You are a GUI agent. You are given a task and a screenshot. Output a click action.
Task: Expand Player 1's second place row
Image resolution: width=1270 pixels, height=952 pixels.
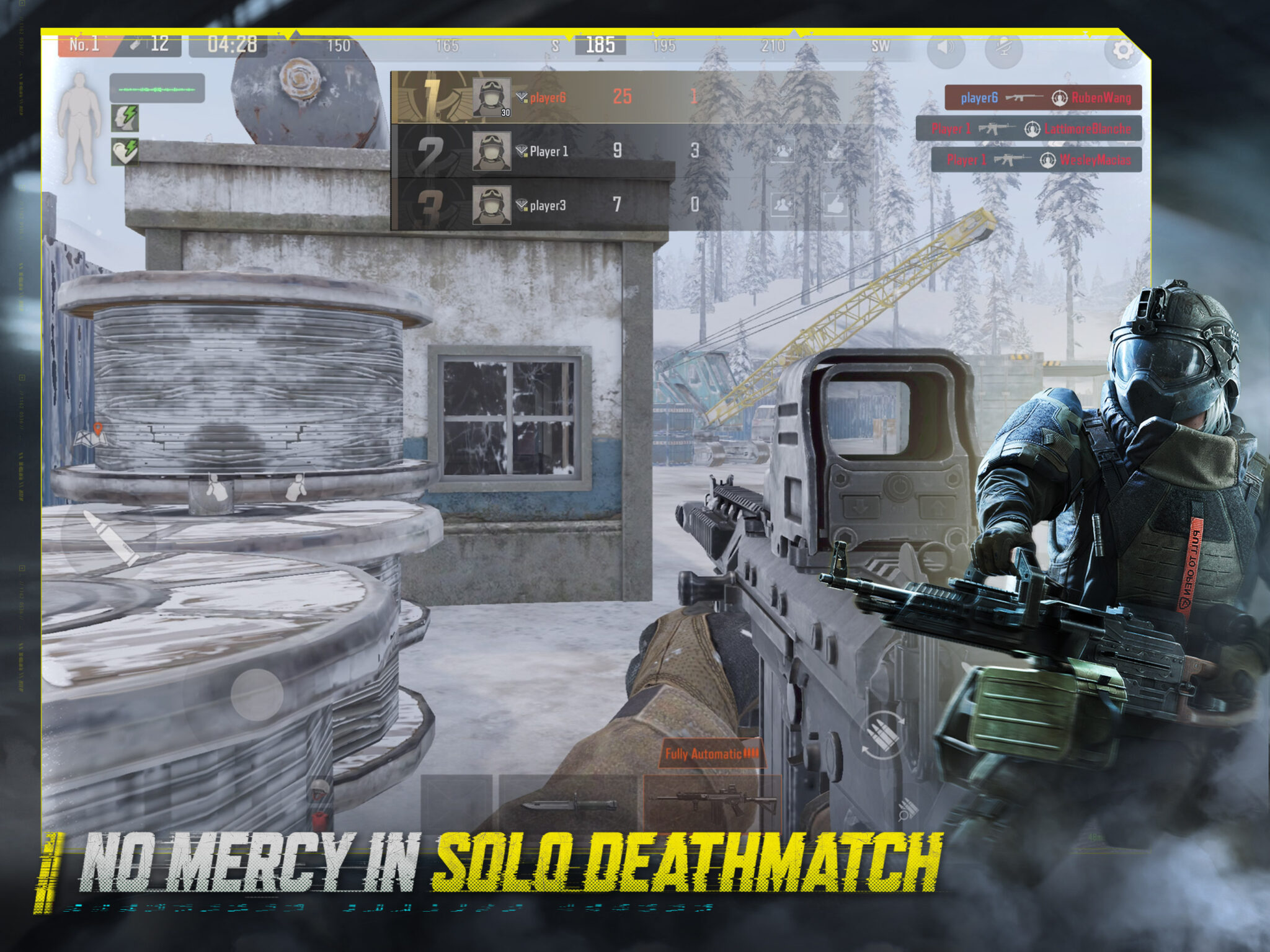(x=558, y=151)
